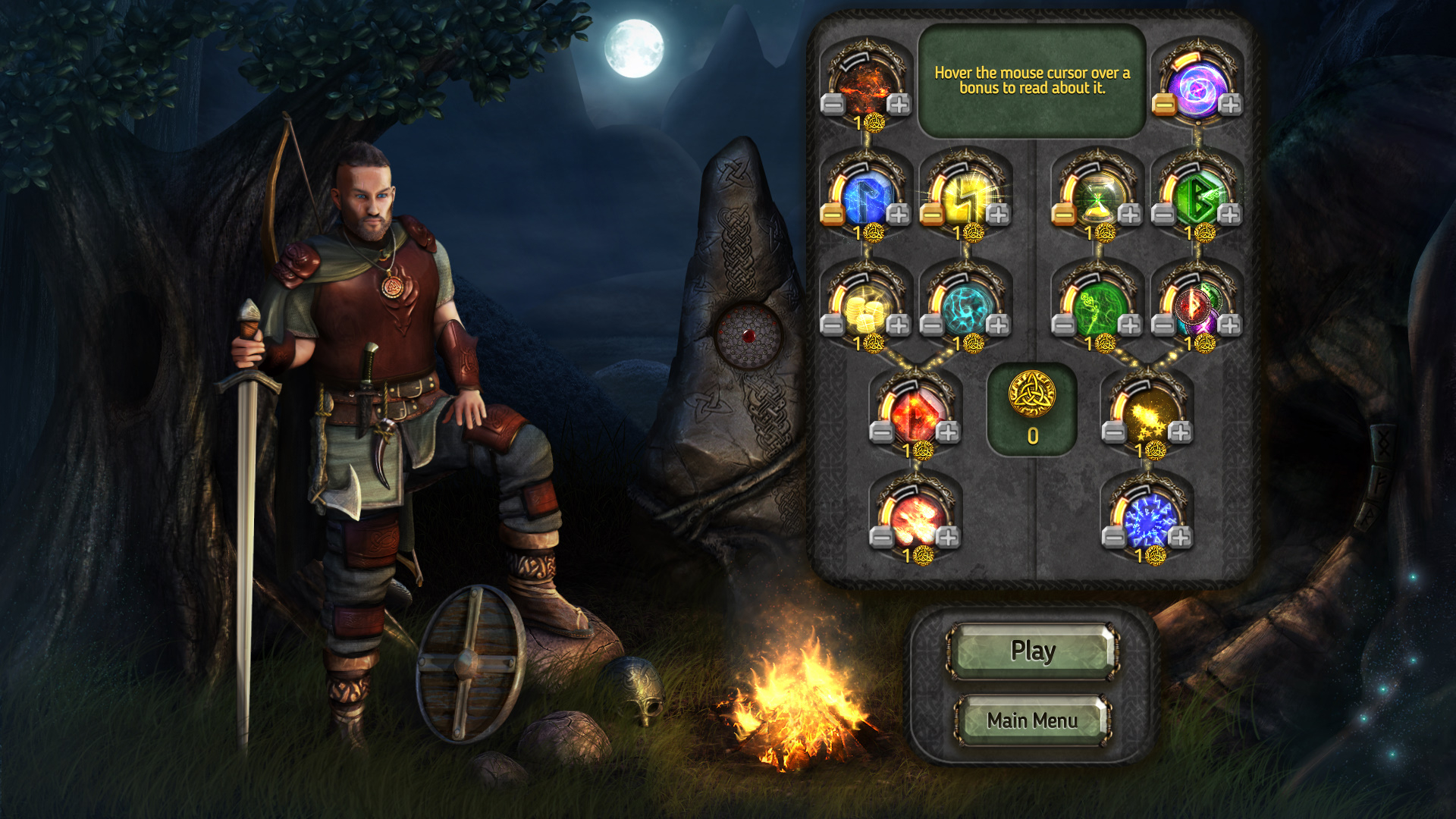Increase the red rune bonus level

coord(948,432)
